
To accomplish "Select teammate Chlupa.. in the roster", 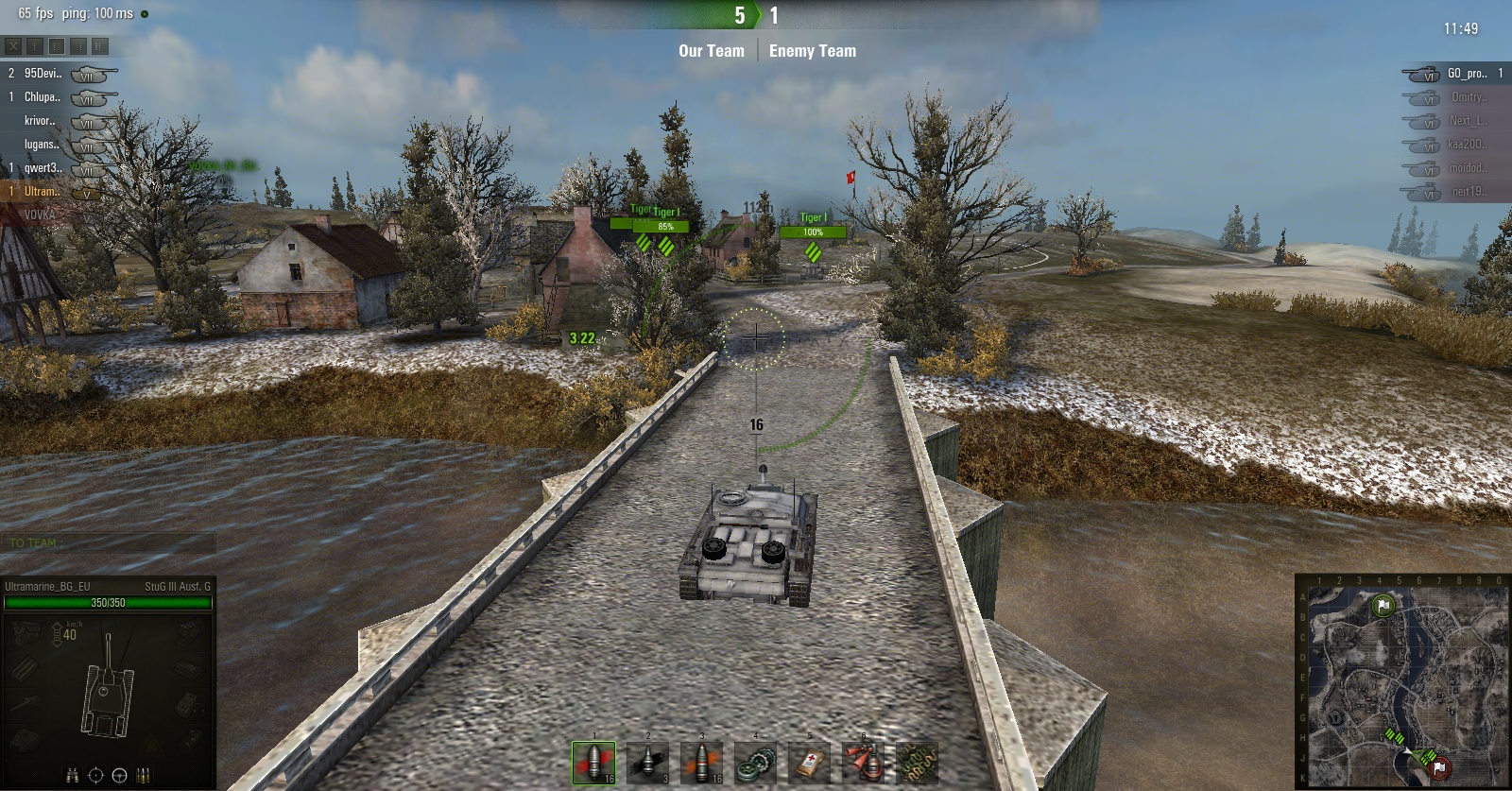I will click(x=43, y=96).
